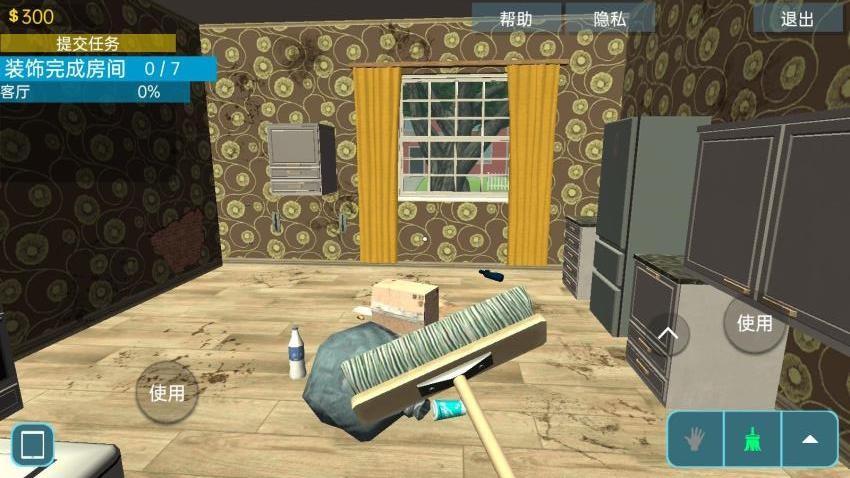Select the green broom tool
The width and height of the screenshot is (850, 478).
point(752,439)
